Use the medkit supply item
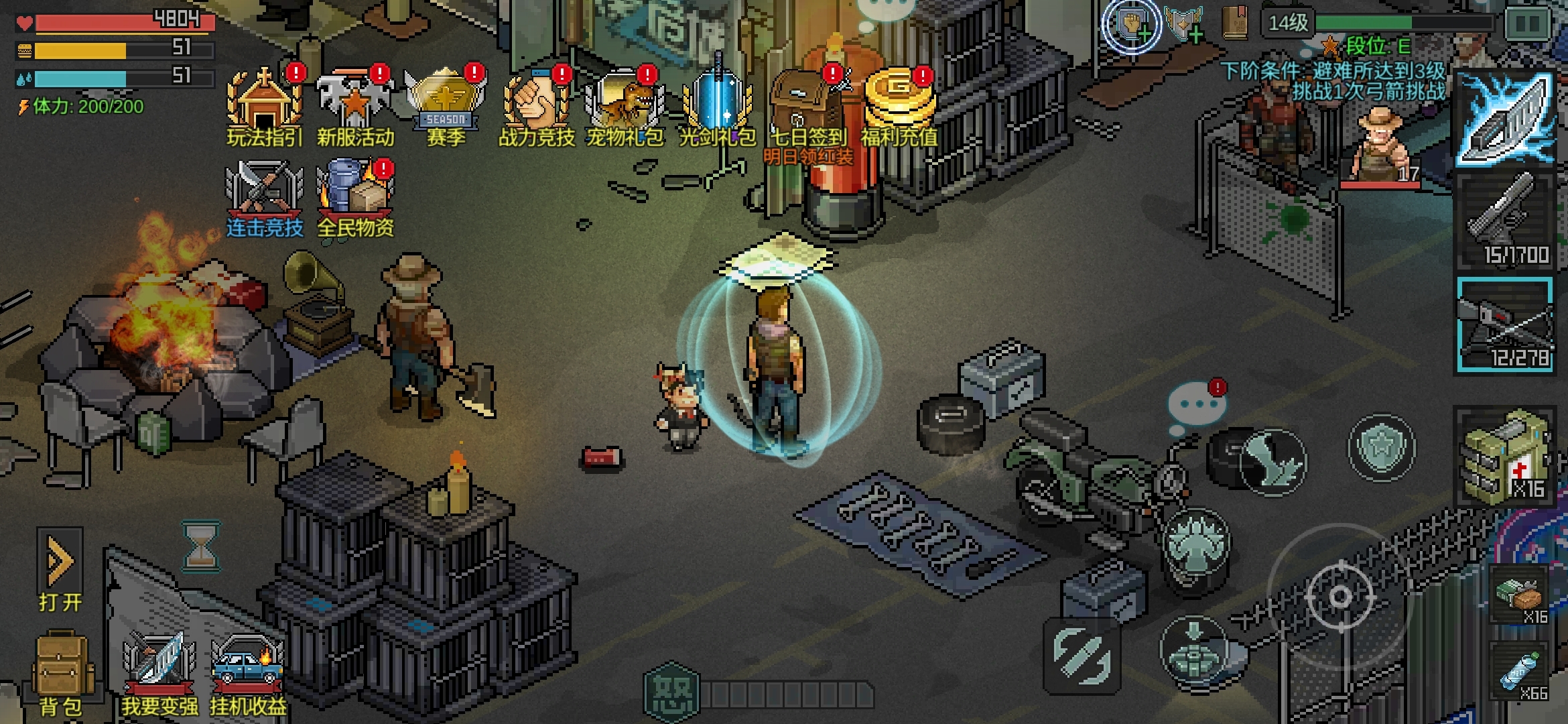Image resolution: width=1568 pixels, height=724 pixels. point(1505,457)
